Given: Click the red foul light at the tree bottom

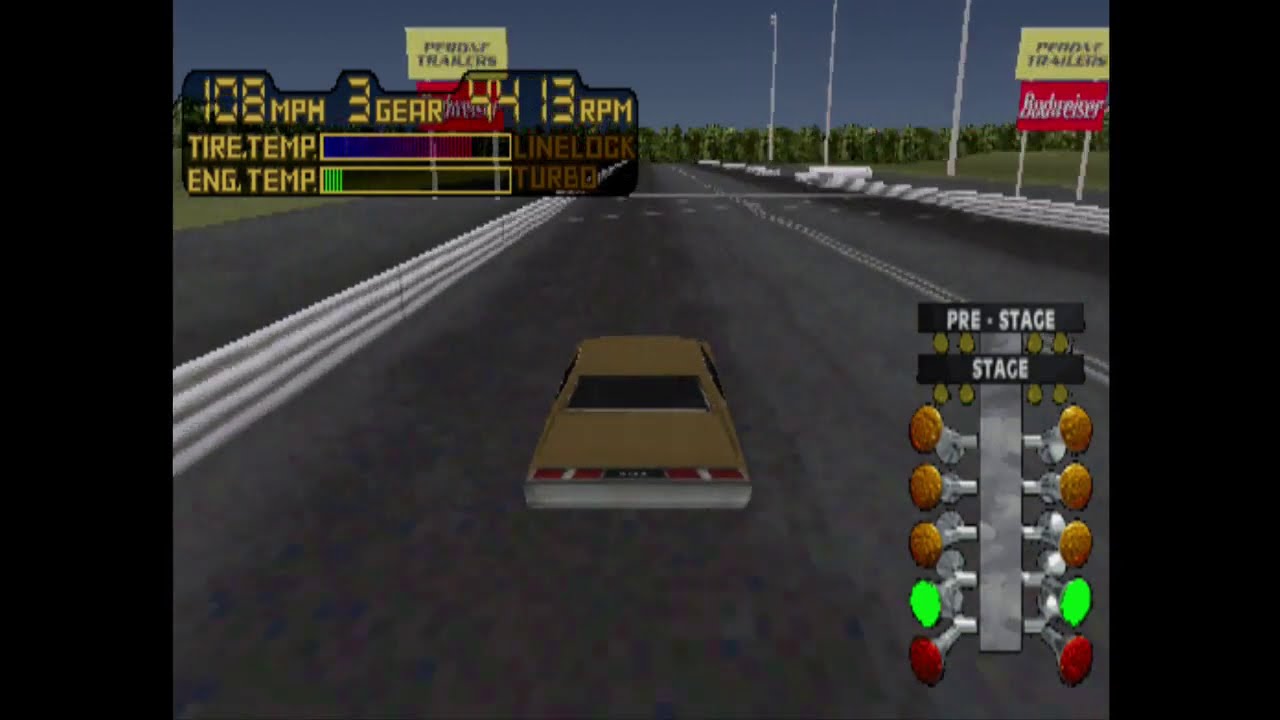Looking at the screenshot, I should coord(927,659).
